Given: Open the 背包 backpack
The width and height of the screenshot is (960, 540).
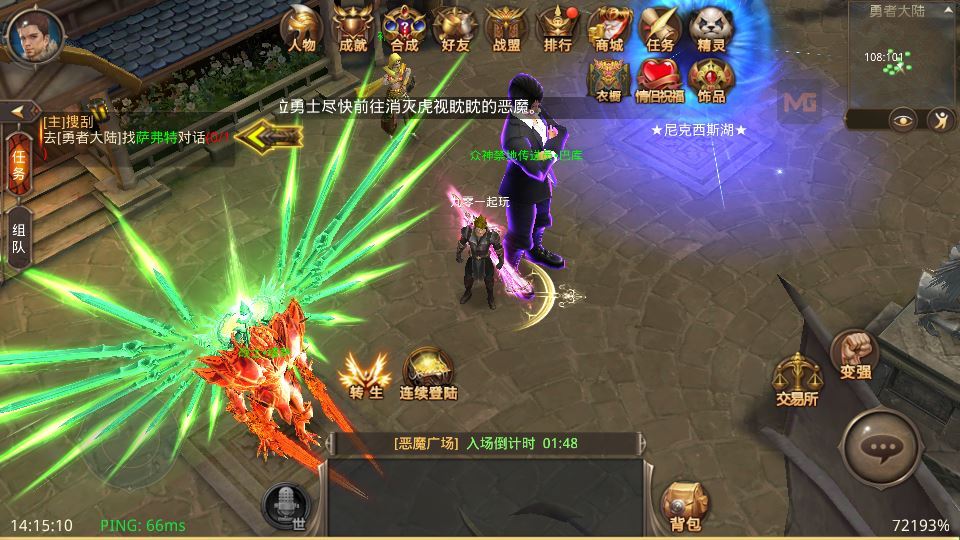Looking at the screenshot, I should pos(685,505).
